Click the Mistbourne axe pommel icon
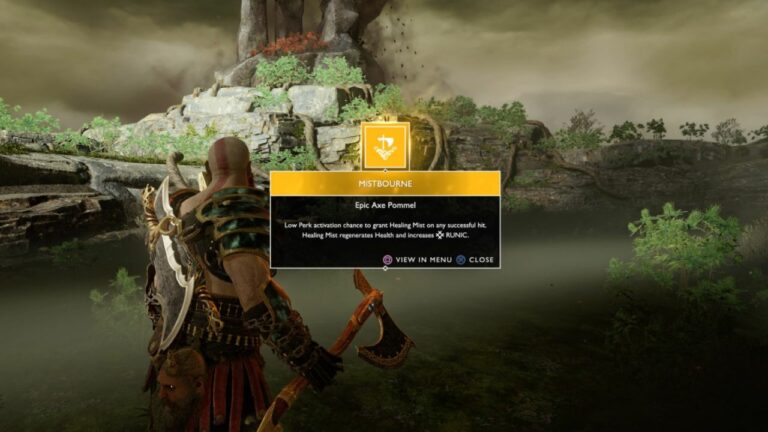This screenshot has width=768, height=432. click(385, 146)
